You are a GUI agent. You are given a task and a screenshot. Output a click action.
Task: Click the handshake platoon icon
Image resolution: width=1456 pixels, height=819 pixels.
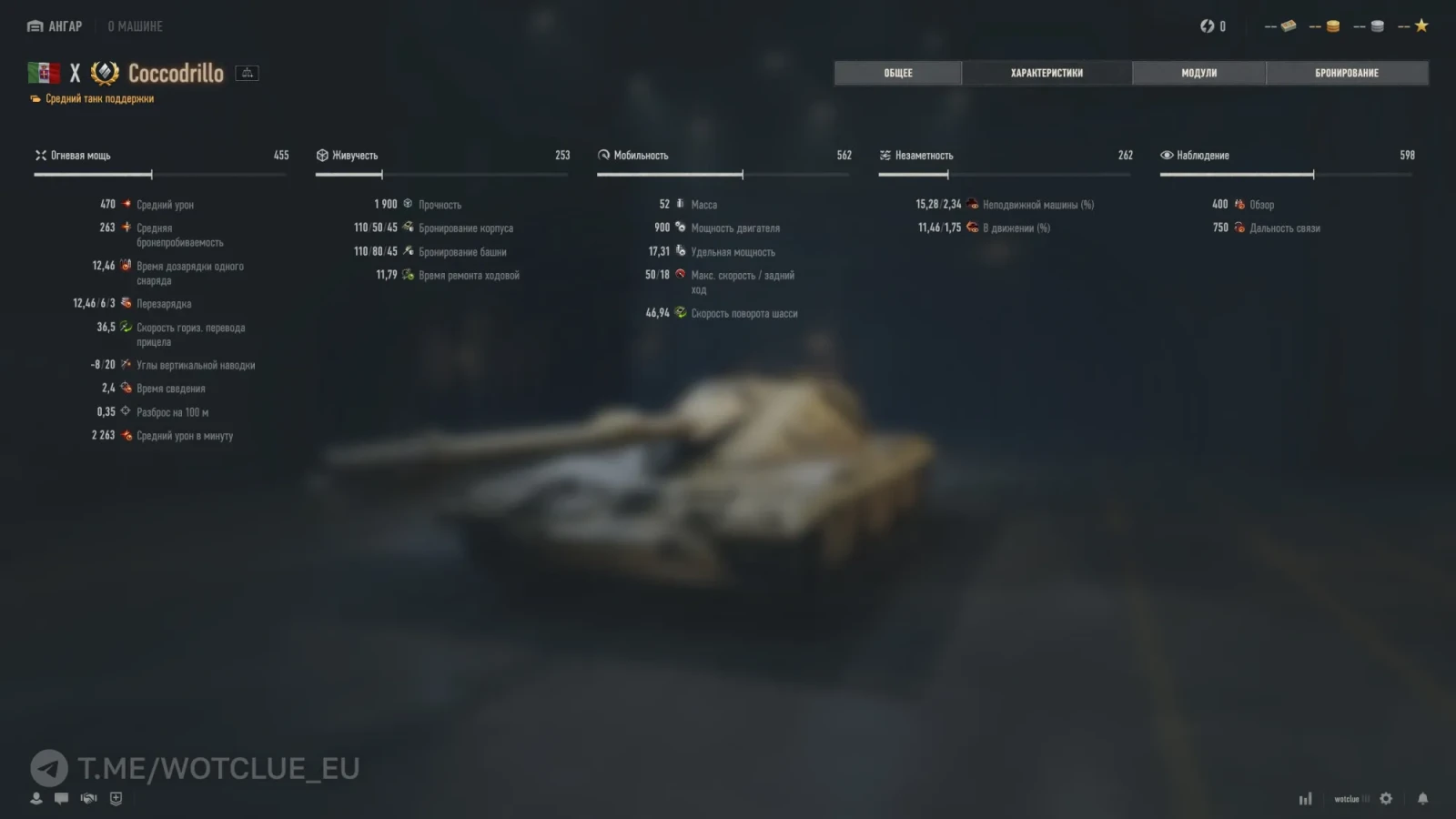pyautogui.click(x=88, y=798)
